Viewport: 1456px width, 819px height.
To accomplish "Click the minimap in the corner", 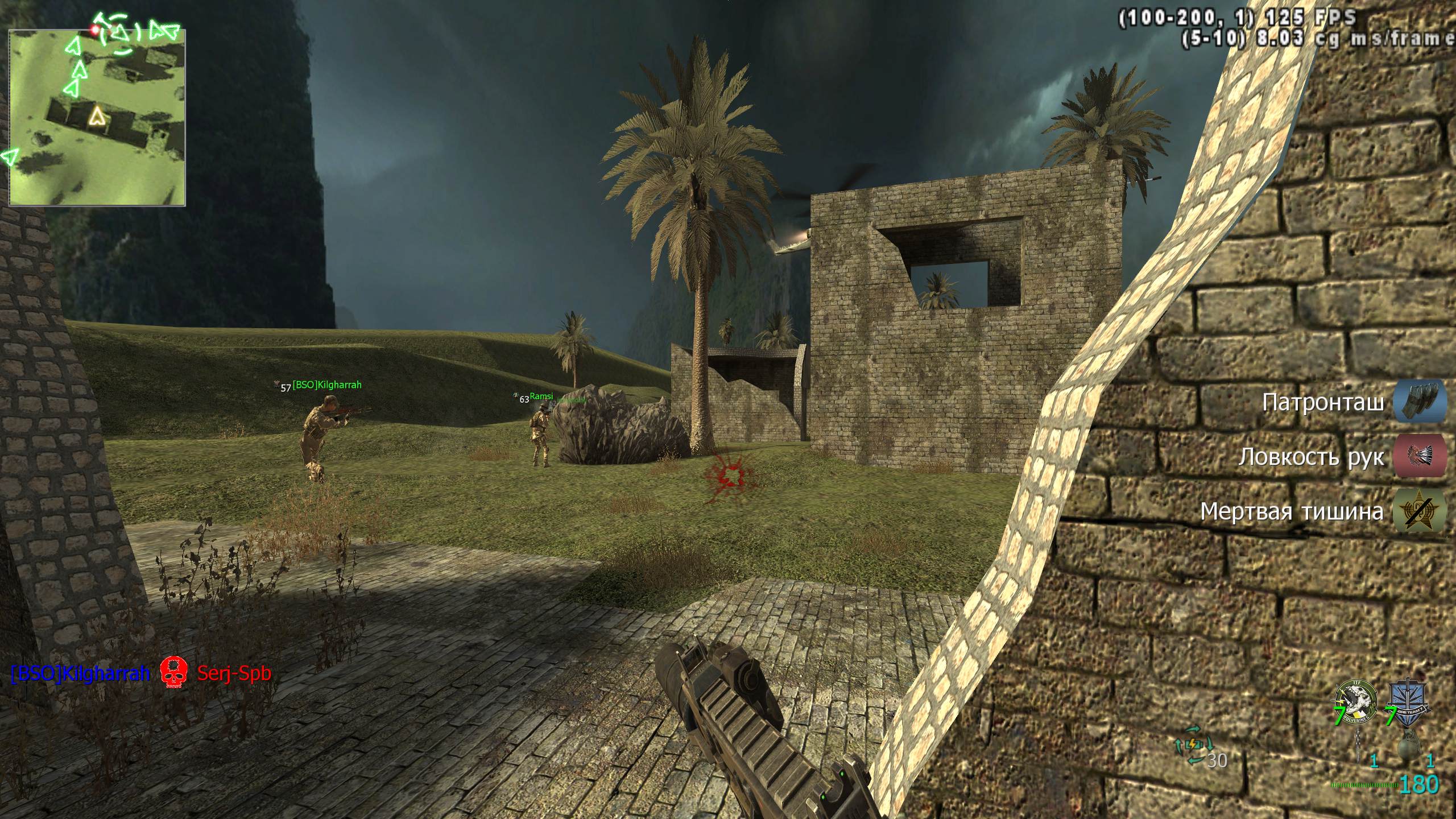I will click(97, 117).
